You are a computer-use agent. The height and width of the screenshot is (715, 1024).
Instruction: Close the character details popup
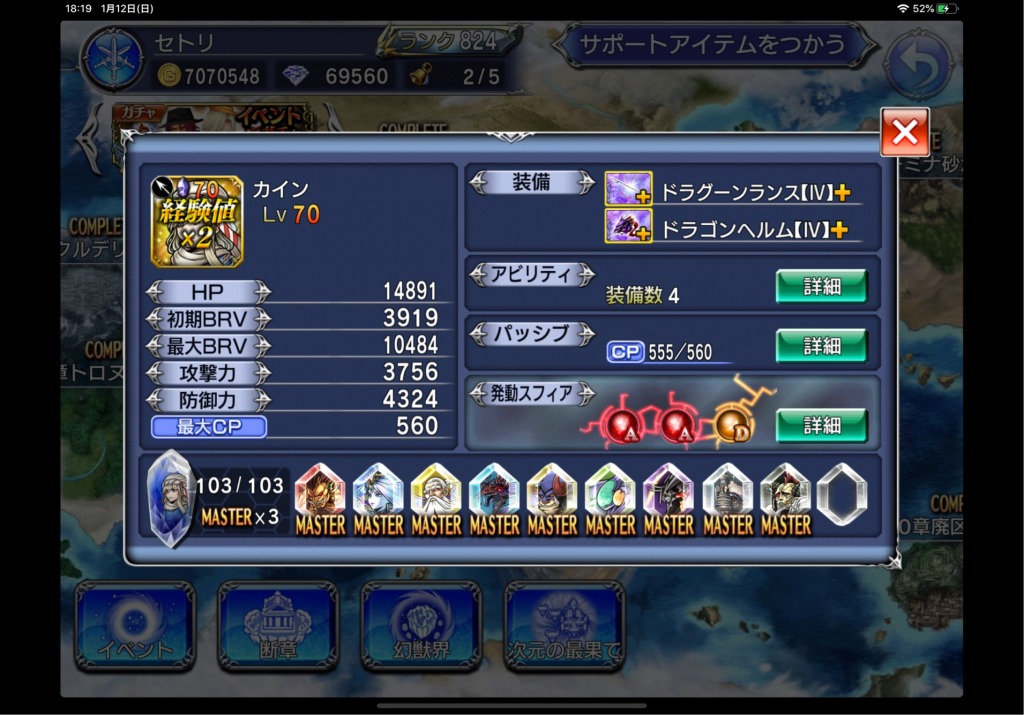tap(904, 132)
